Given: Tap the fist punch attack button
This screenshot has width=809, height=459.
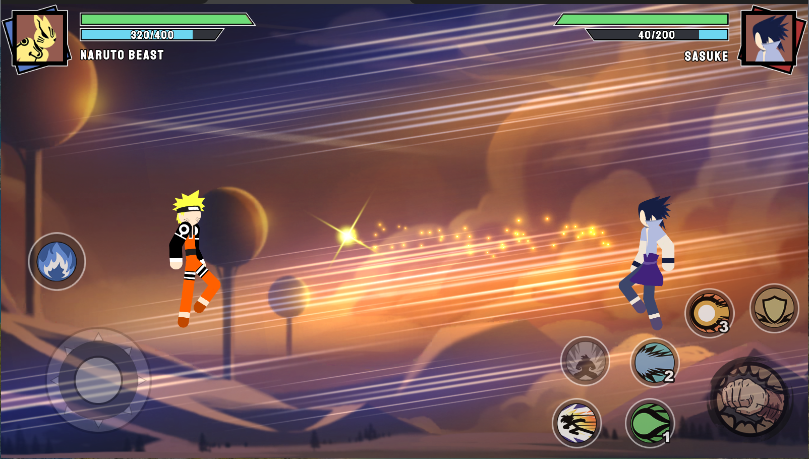Looking at the screenshot, I should (747, 398).
